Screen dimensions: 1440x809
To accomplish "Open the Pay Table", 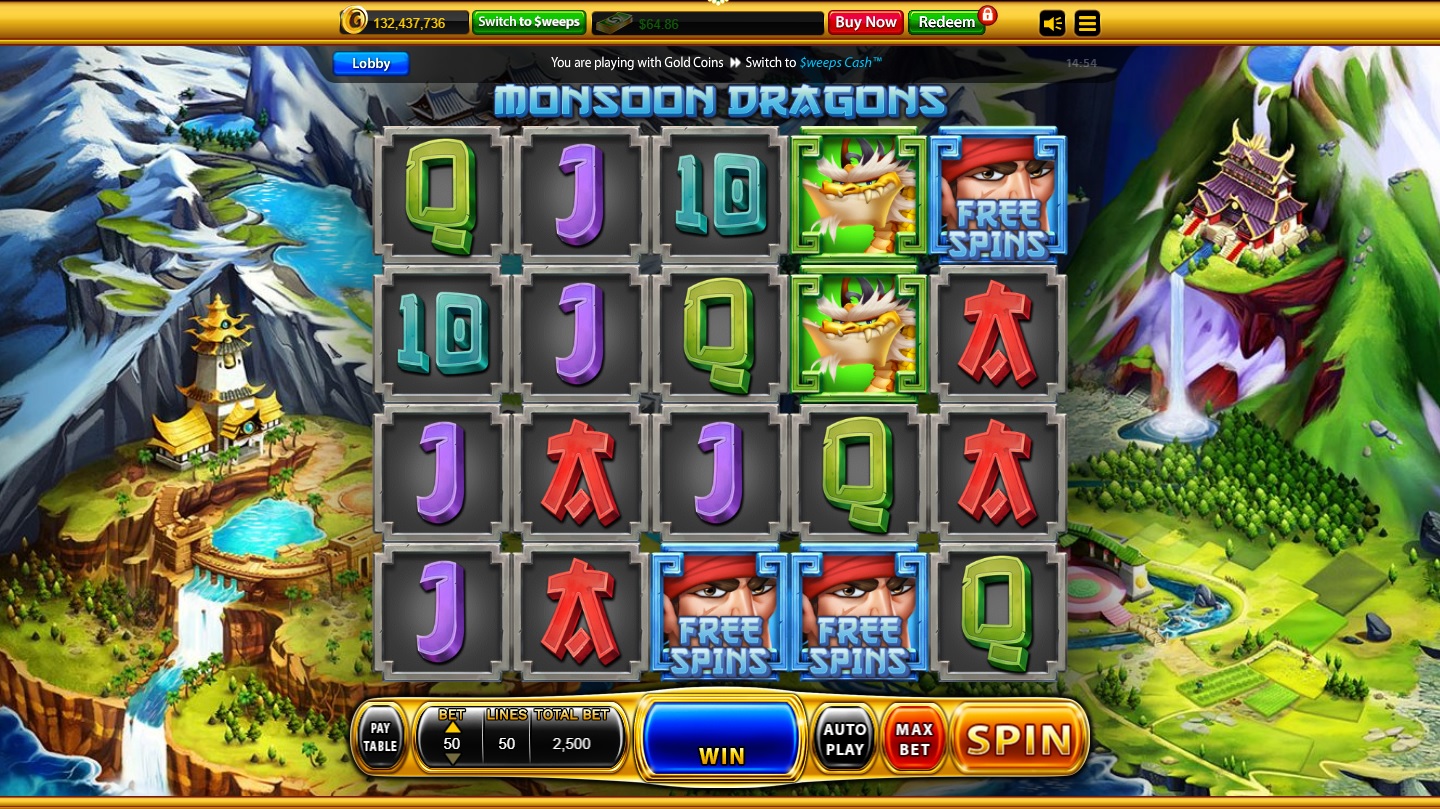I will [380, 737].
